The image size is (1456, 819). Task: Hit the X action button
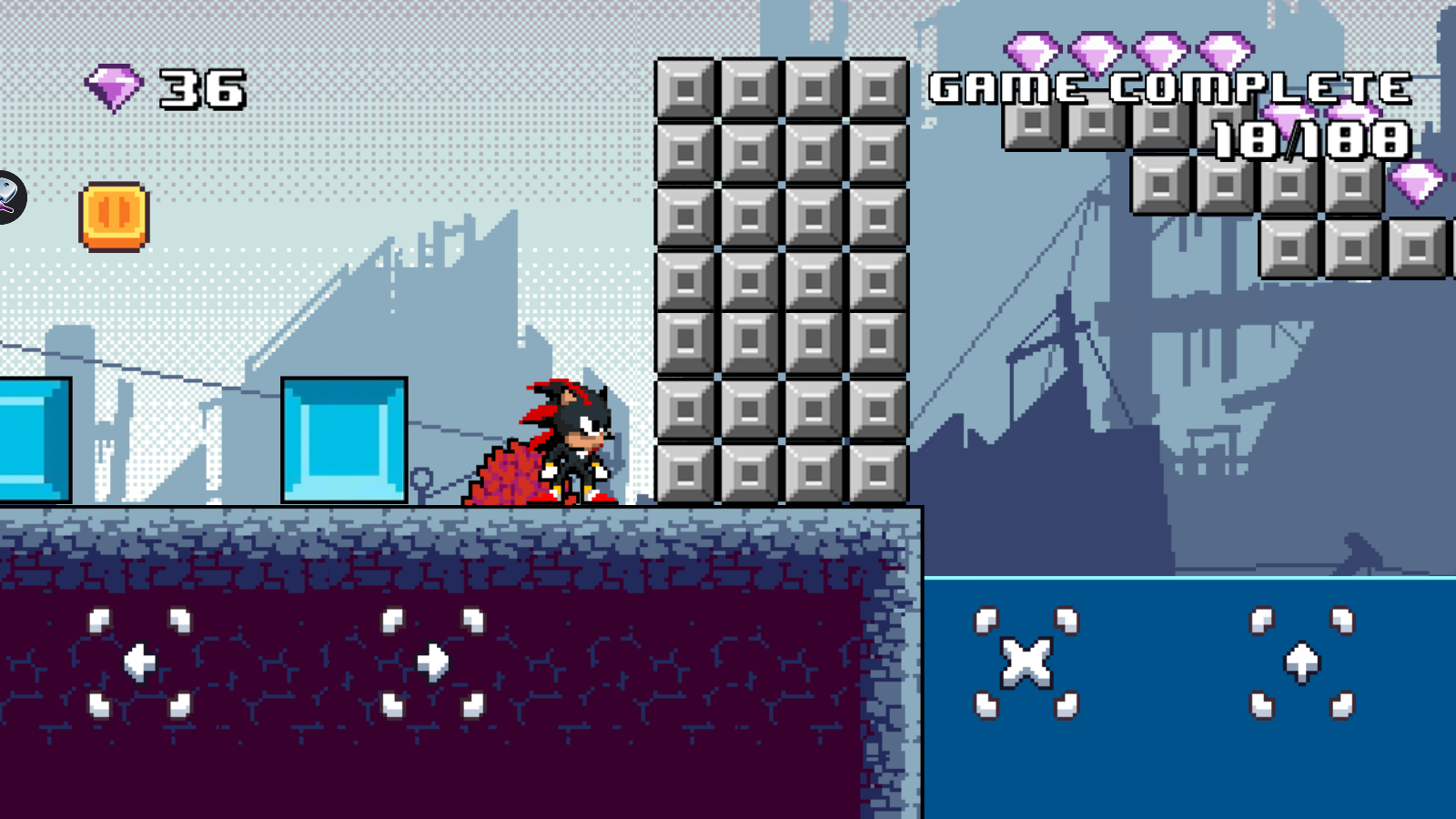point(1026,662)
